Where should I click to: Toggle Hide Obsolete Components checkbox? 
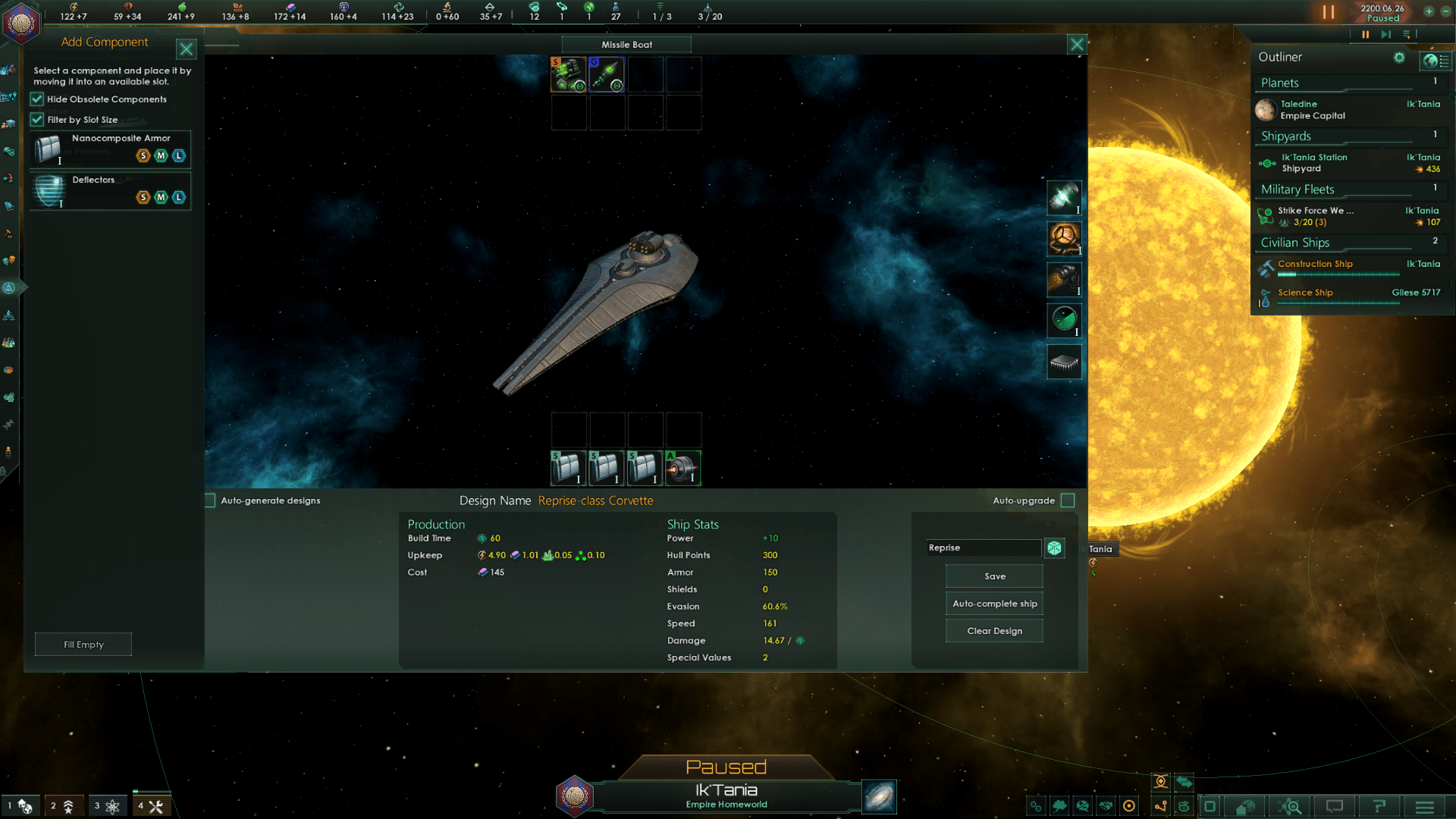(x=37, y=99)
